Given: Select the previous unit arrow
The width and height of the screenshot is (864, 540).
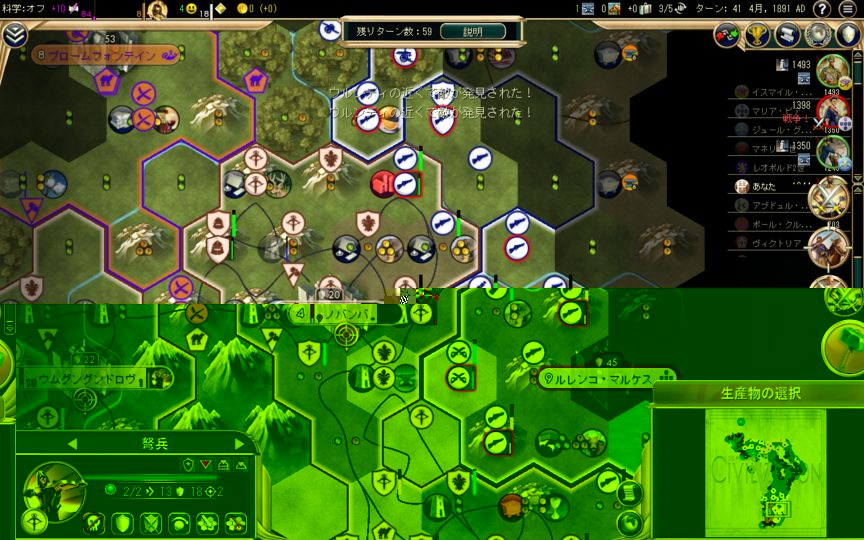Looking at the screenshot, I should click(x=72, y=443).
